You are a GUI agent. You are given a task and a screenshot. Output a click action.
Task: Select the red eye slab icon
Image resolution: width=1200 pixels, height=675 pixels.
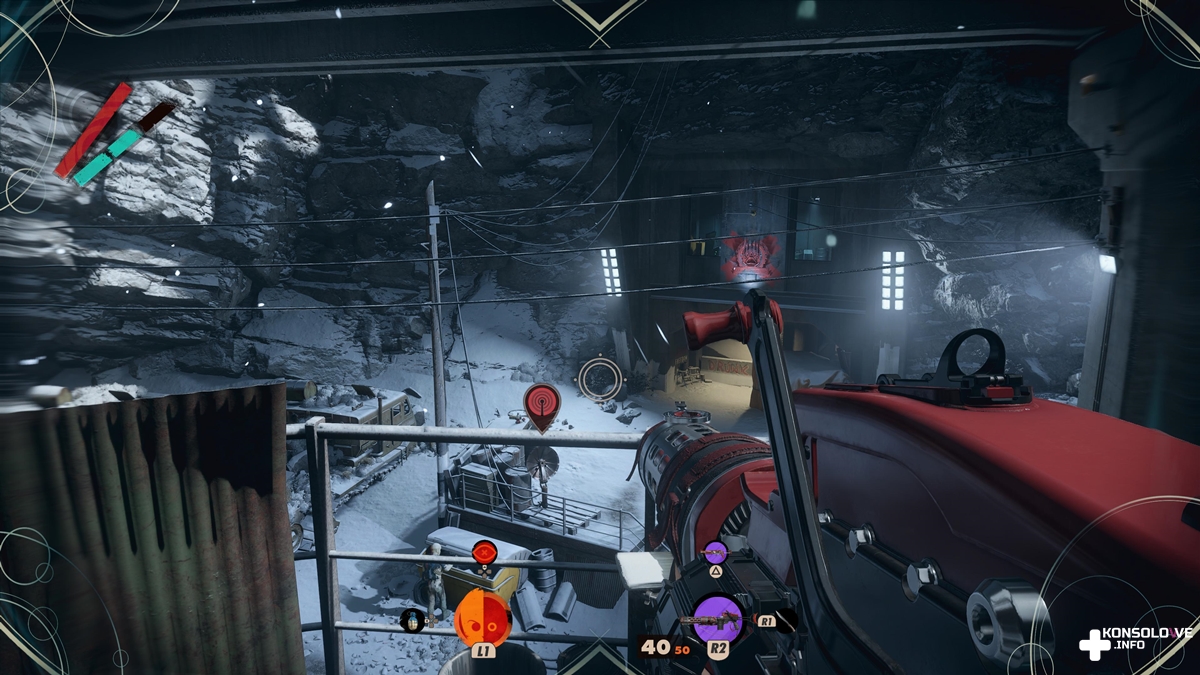(x=485, y=552)
